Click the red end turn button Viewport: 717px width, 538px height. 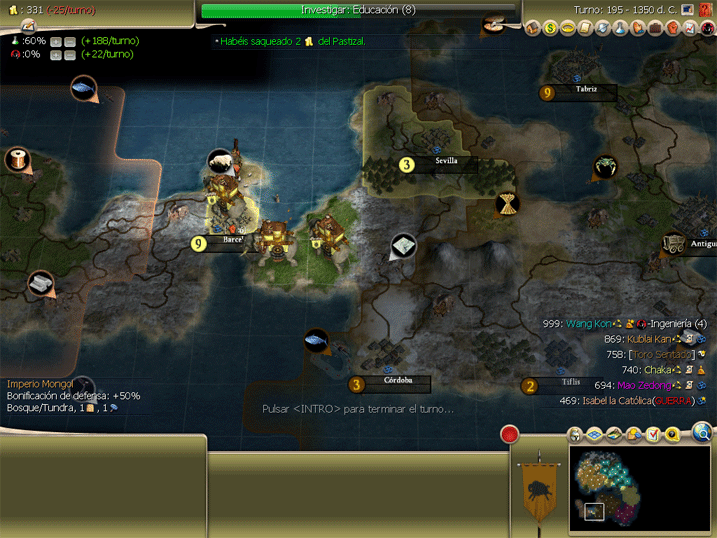click(510, 436)
